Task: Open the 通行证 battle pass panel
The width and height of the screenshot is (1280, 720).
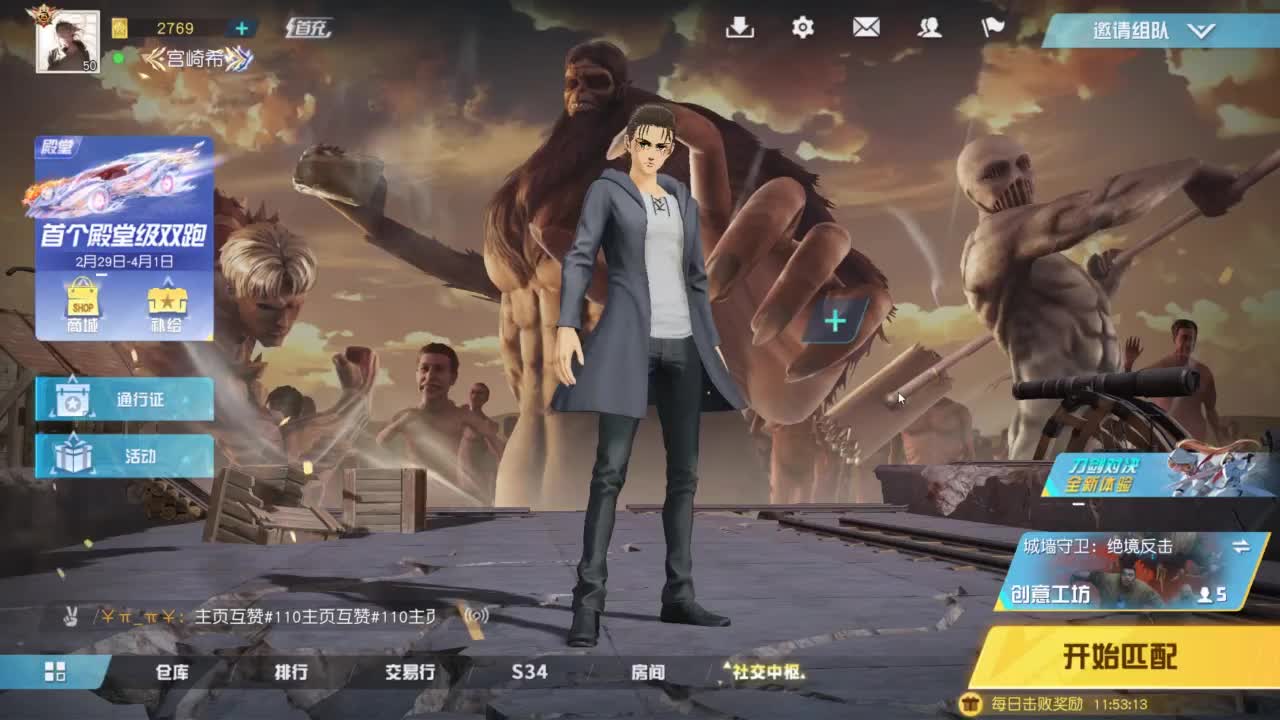Action: coord(122,398)
